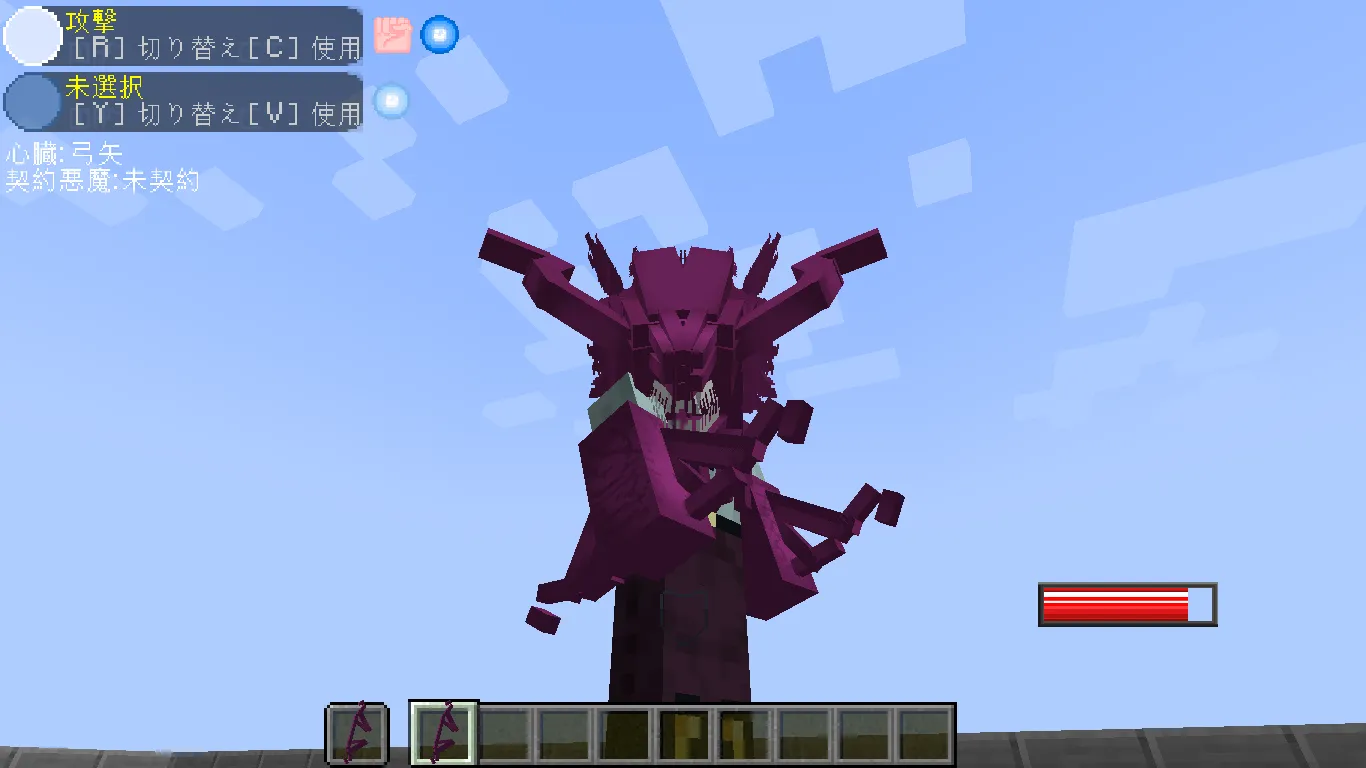Toggle the selected hotbar slot highlight

pyautogui.click(x=441, y=734)
